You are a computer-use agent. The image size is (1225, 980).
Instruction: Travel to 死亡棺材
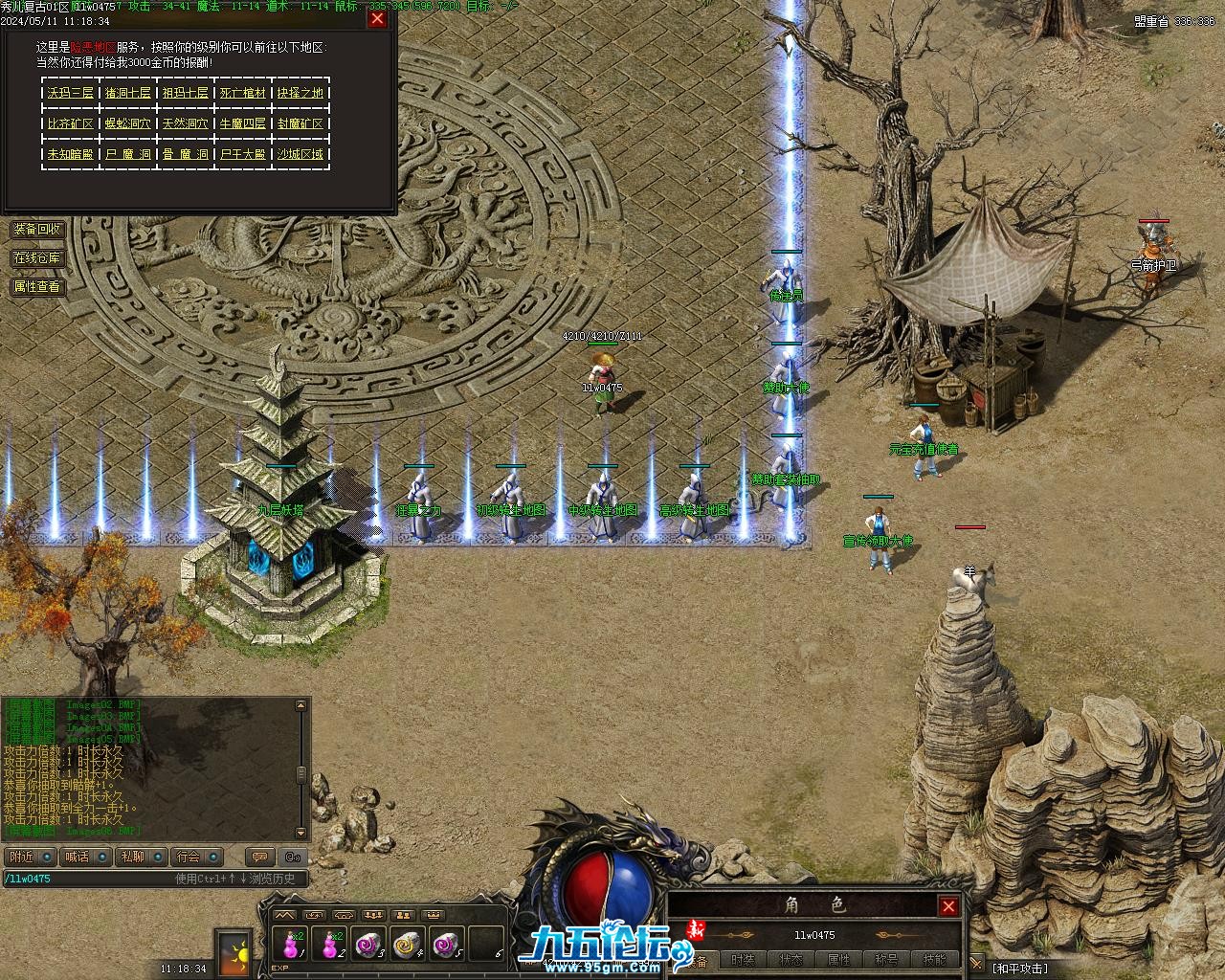click(243, 93)
